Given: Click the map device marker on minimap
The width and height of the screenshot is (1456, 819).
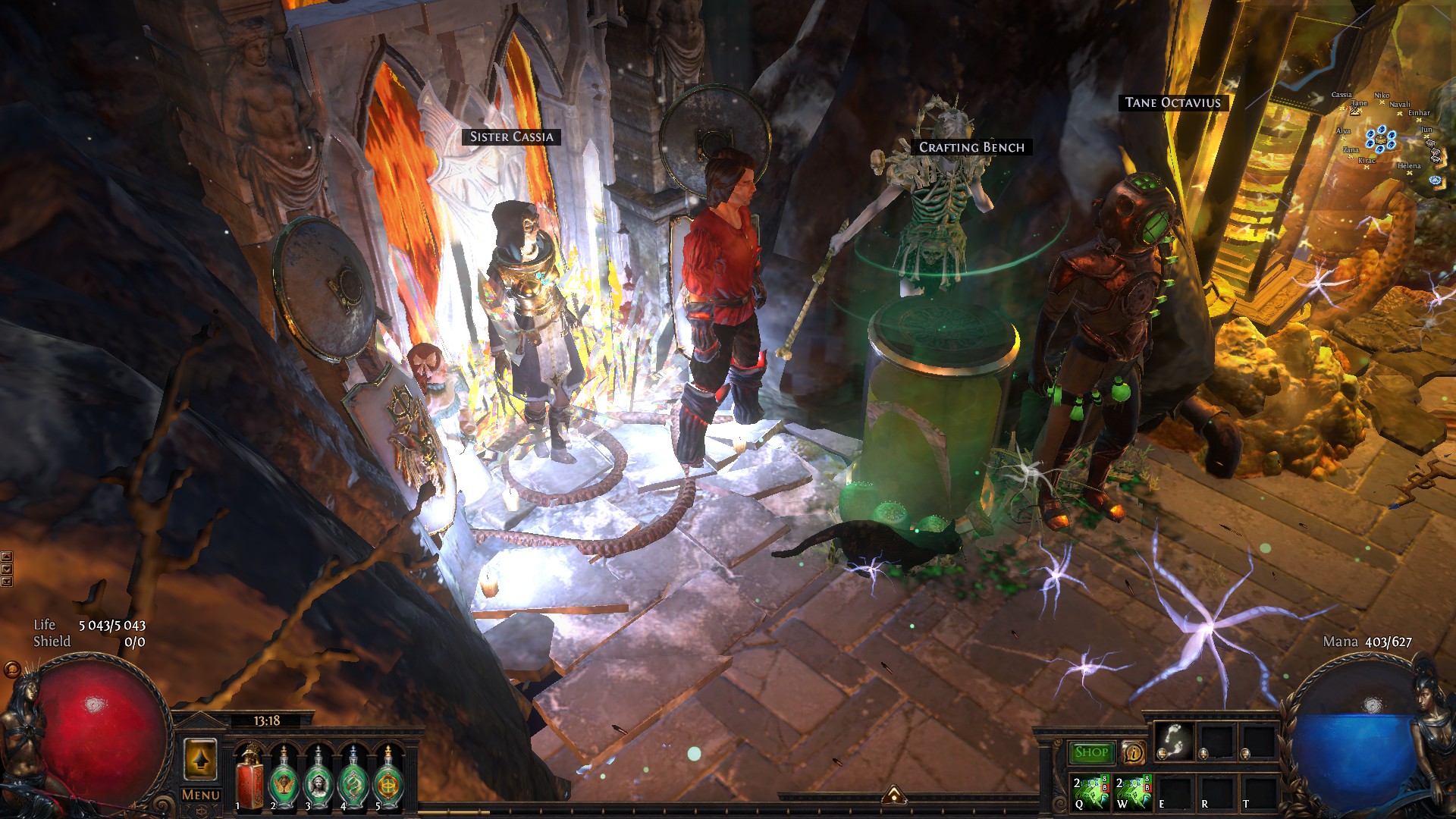Looking at the screenshot, I should click(1380, 140).
